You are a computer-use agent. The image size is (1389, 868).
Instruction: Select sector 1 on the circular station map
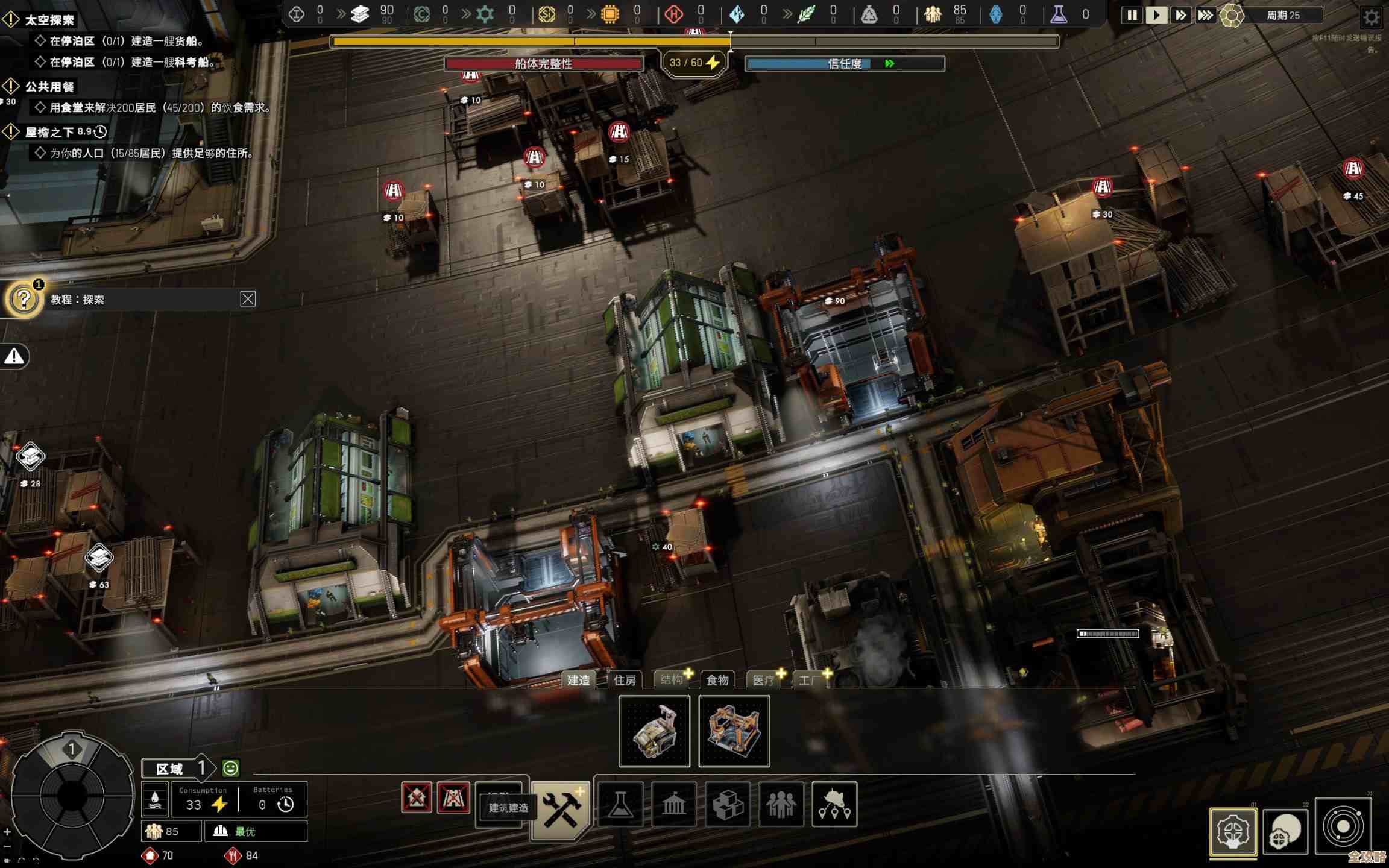(72, 749)
